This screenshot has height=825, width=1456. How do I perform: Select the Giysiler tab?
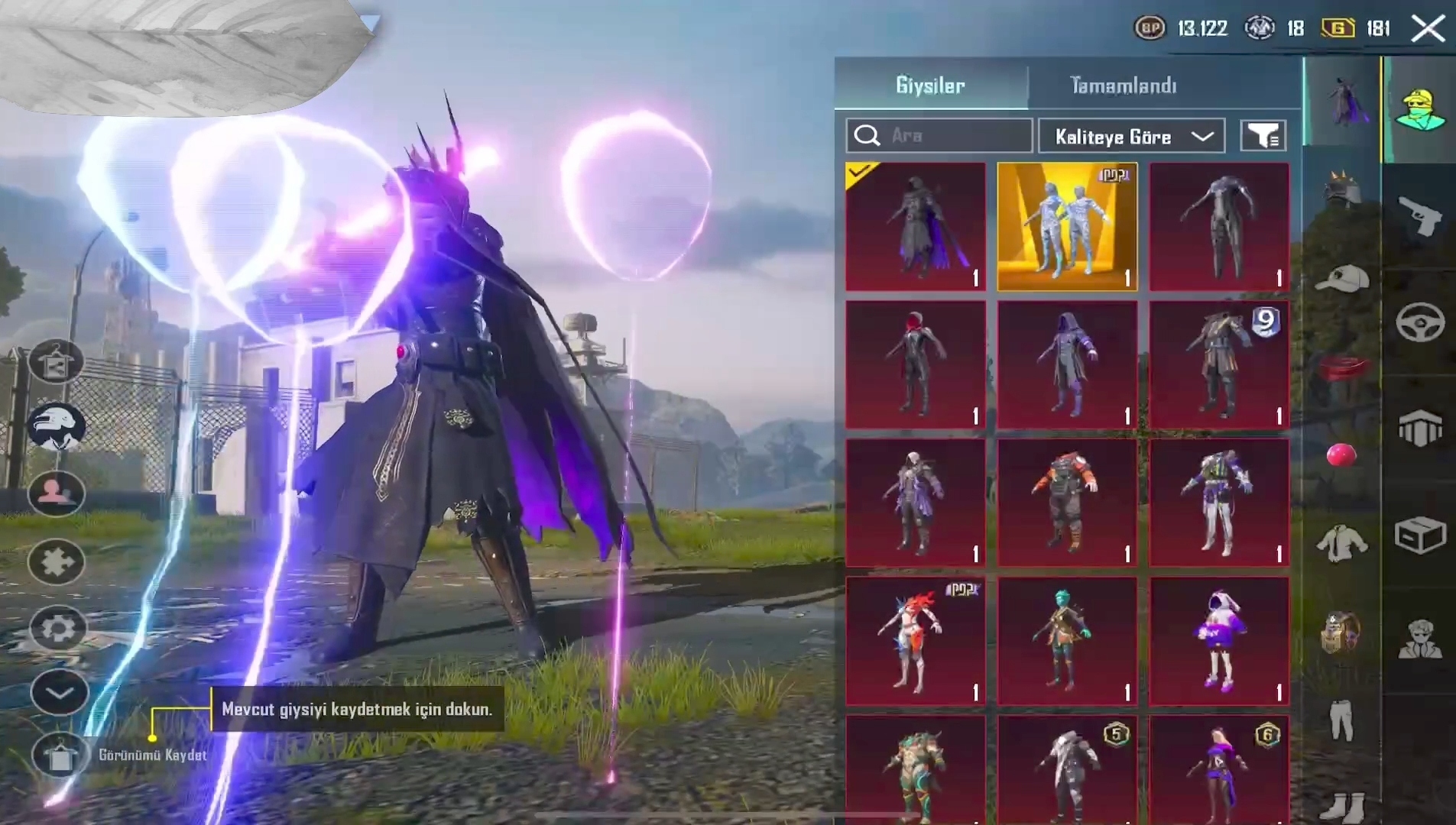930,85
